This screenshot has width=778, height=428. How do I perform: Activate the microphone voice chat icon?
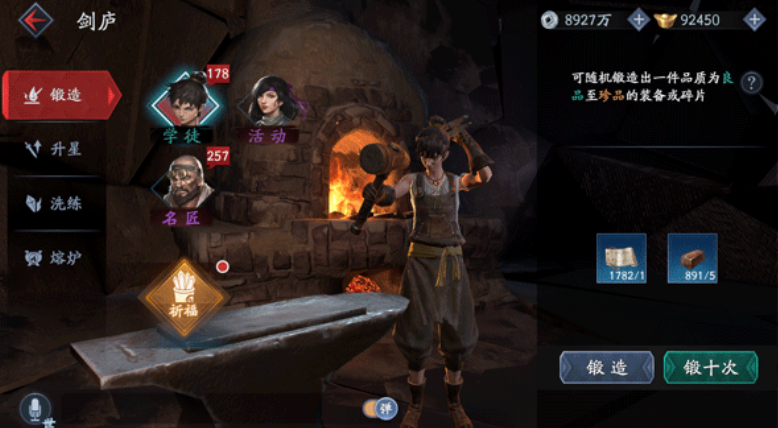pyautogui.click(x=35, y=408)
